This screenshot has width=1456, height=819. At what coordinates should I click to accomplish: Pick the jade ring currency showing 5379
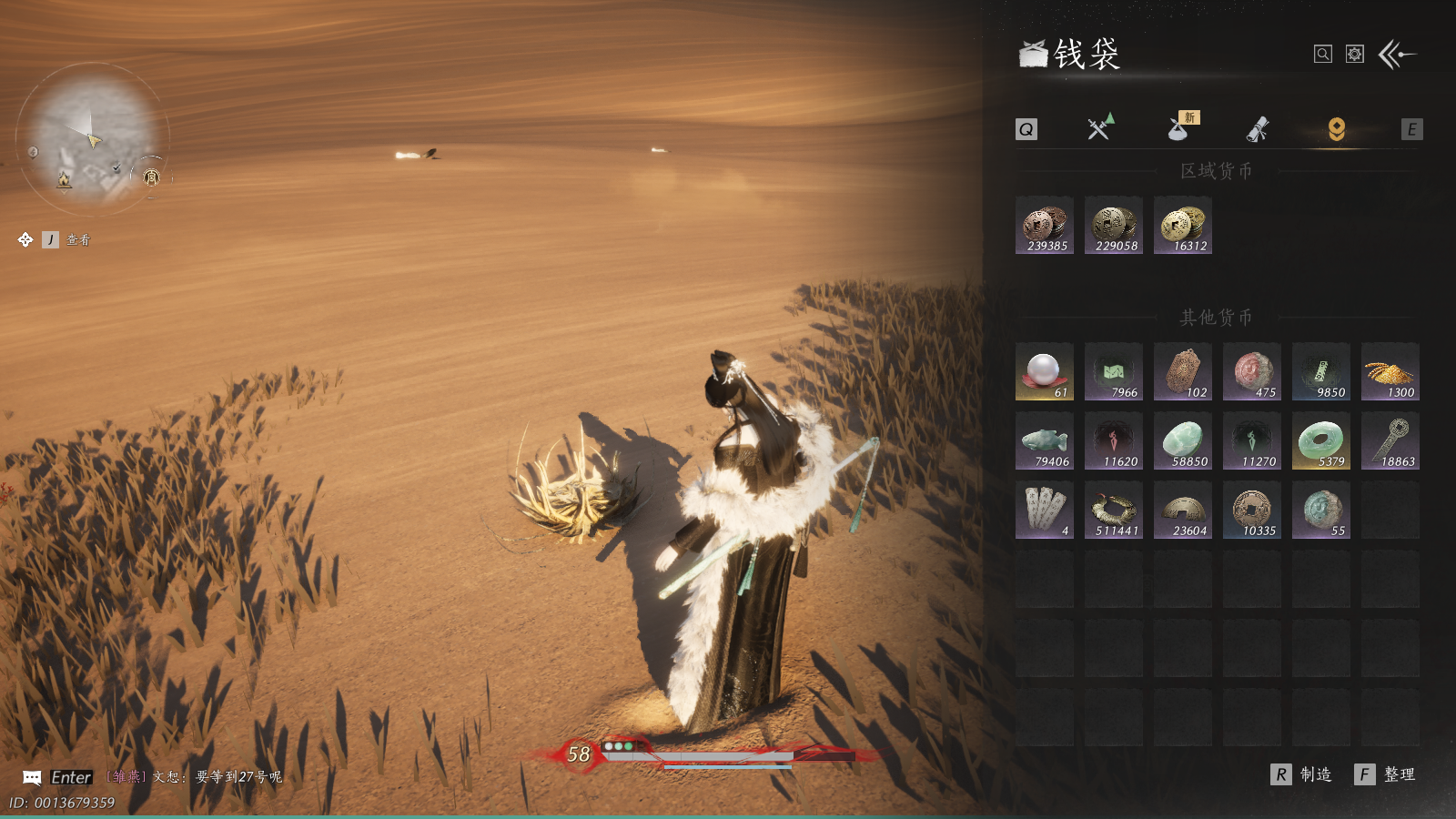(1321, 440)
